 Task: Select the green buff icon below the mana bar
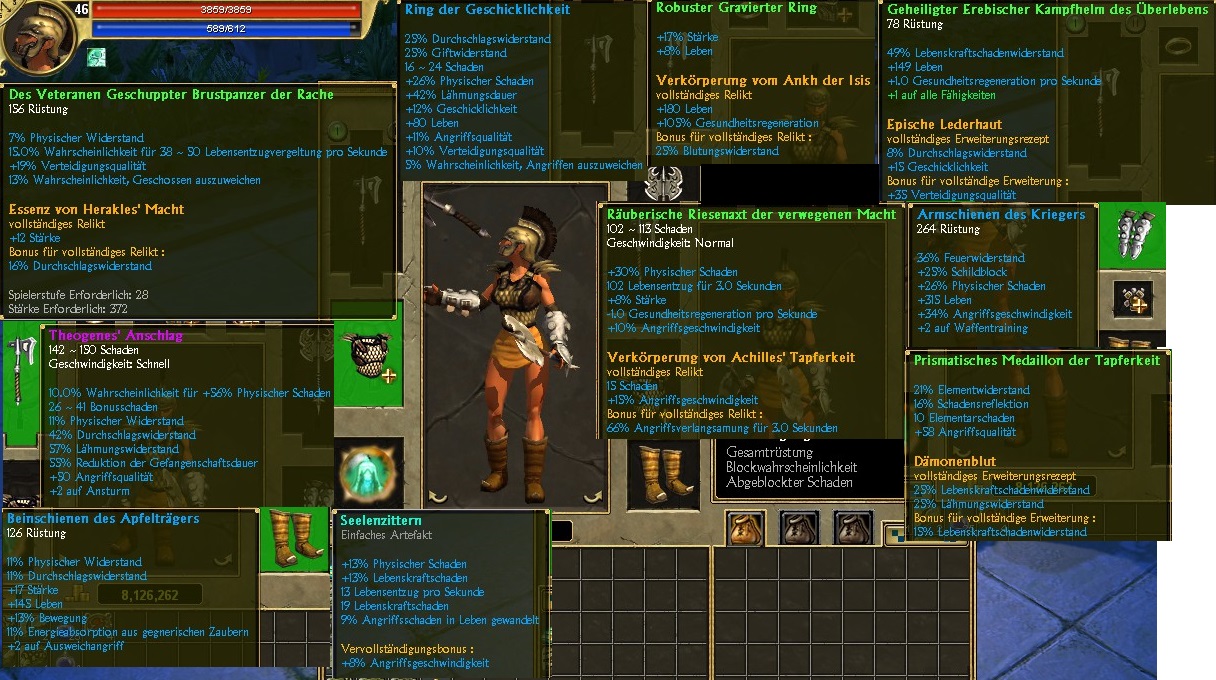tap(96, 57)
